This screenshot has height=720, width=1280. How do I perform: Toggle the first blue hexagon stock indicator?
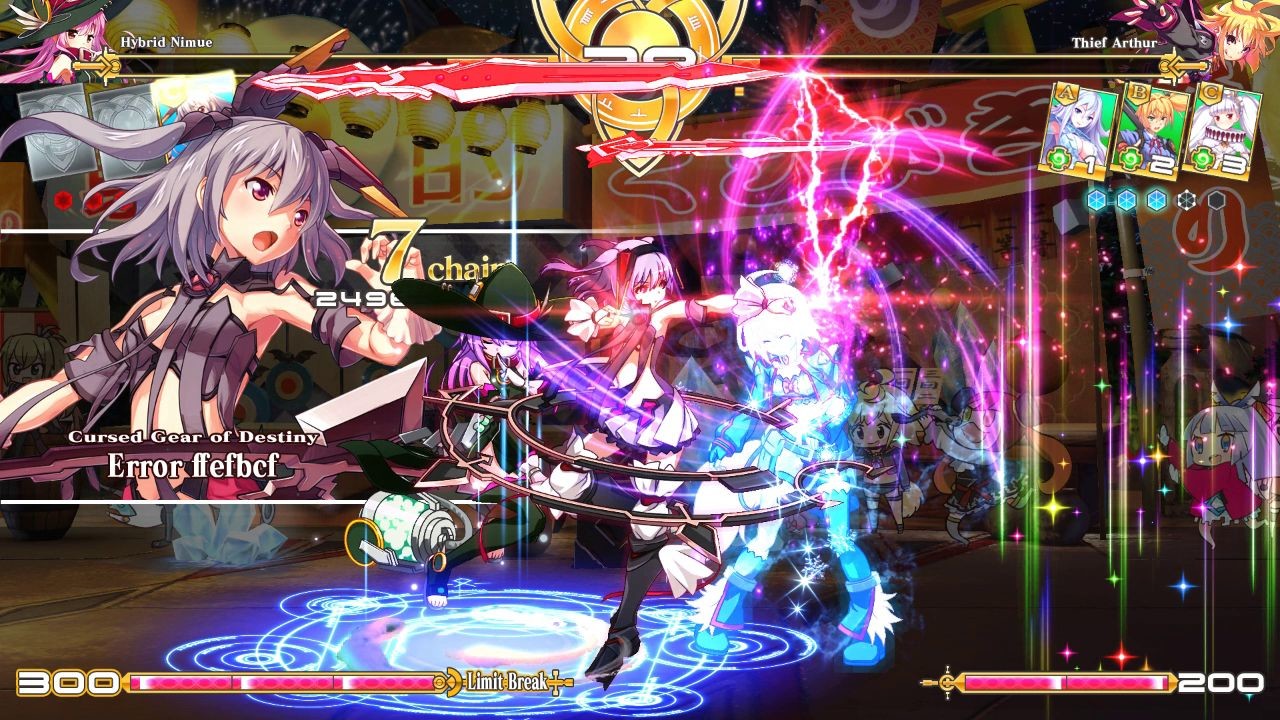(x=1096, y=200)
